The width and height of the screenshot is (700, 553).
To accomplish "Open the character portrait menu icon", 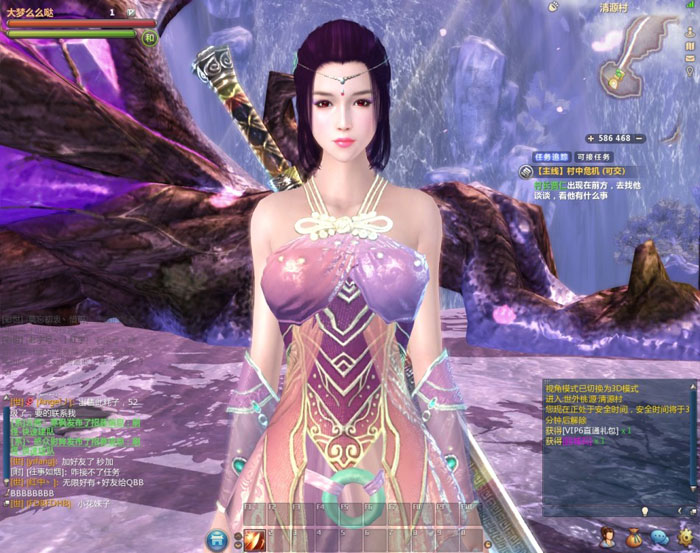I will (607, 539).
